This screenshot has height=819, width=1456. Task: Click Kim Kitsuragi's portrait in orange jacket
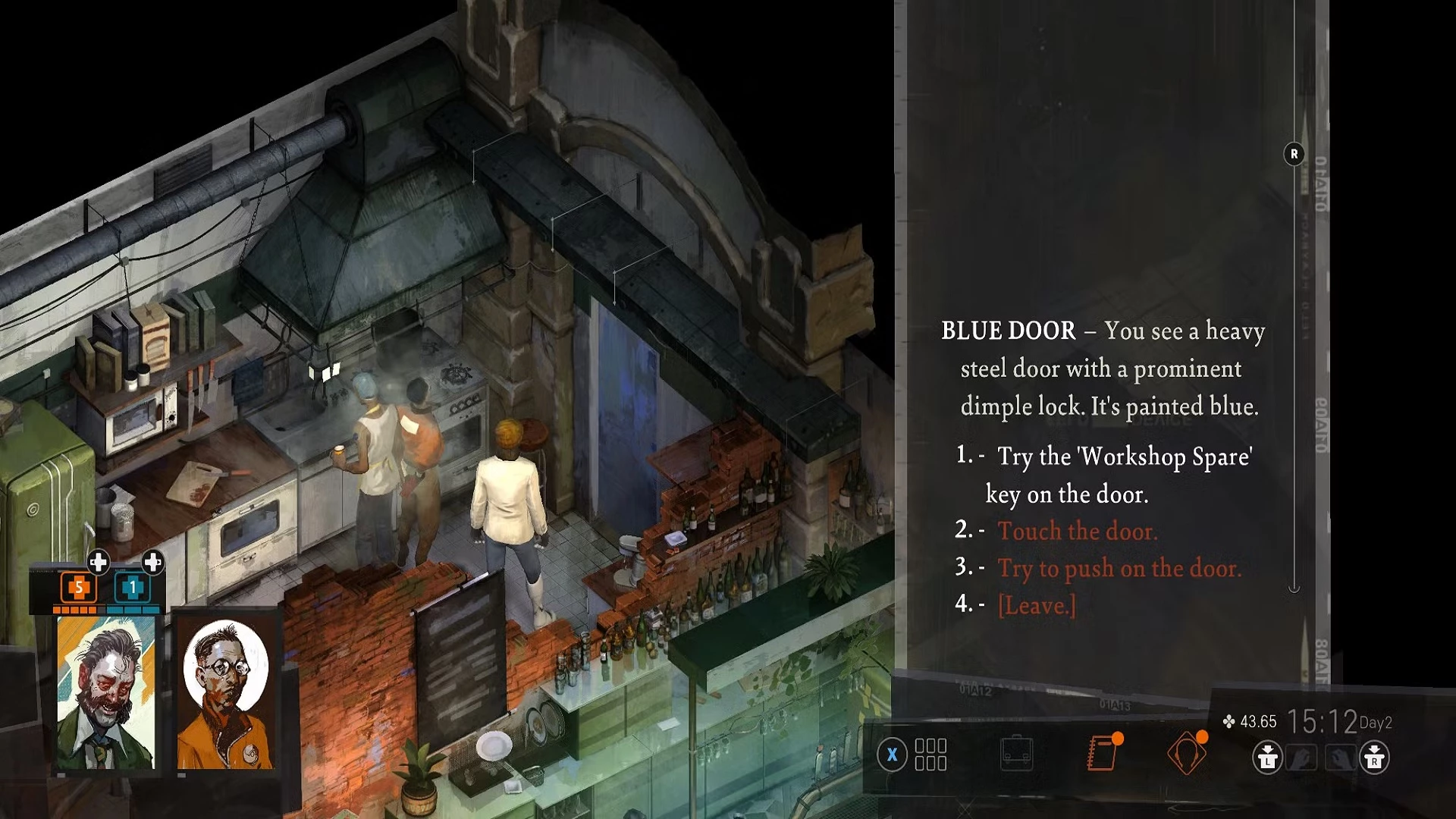[x=225, y=693]
